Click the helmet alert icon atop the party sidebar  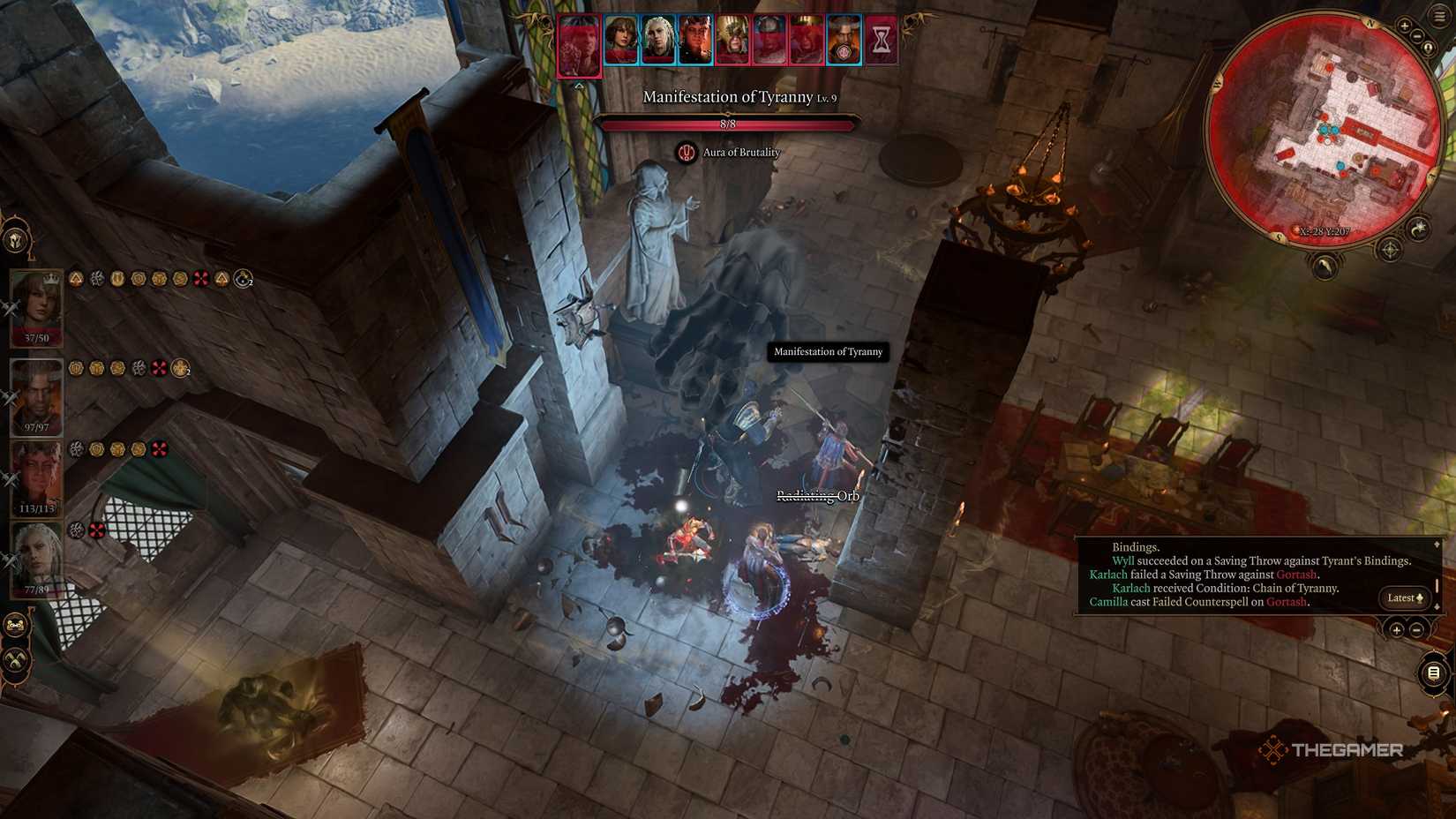(x=16, y=238)
